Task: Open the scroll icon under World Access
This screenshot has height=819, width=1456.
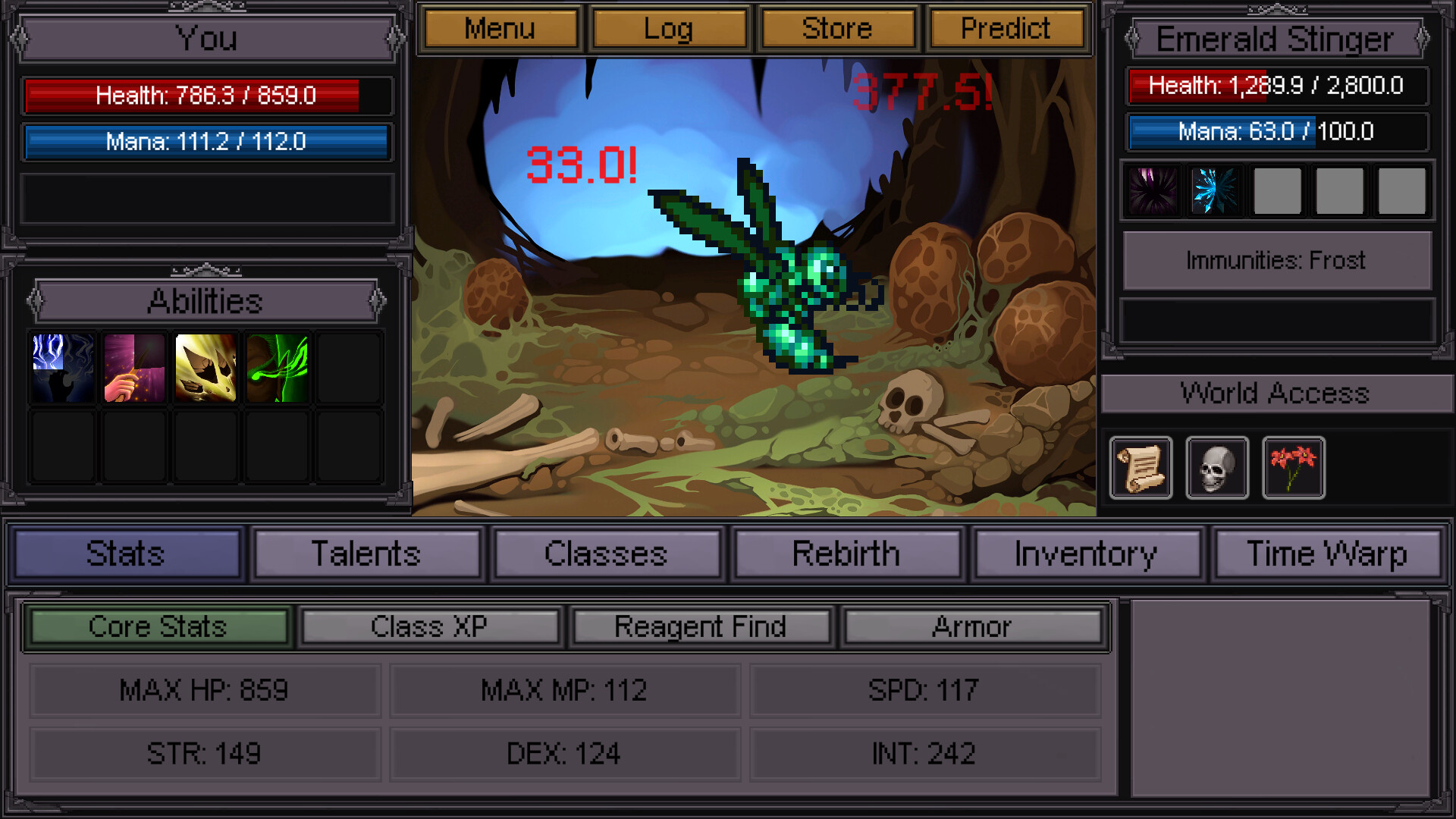Action: [1141, 467]
